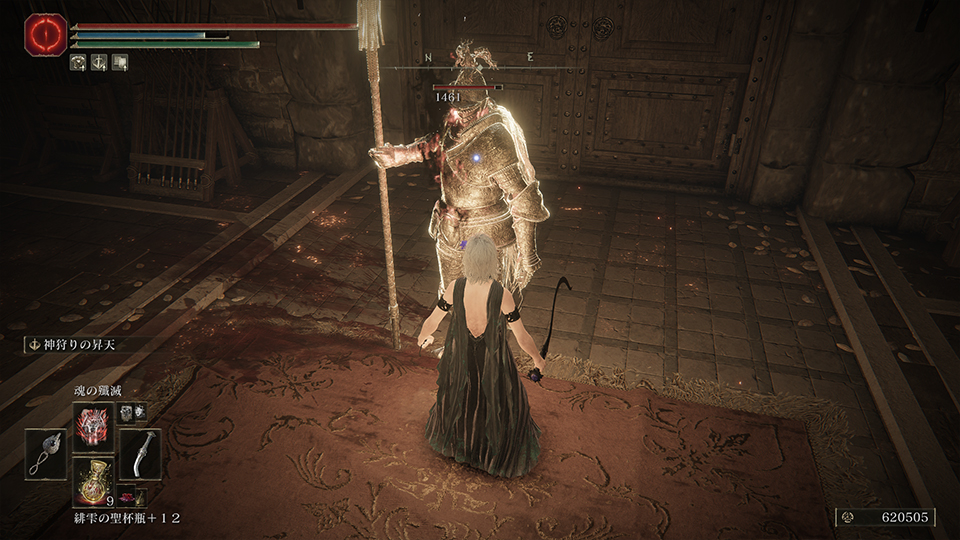
Task: Click the left-hand seal armament slot
Action: [x=46, y=453]
